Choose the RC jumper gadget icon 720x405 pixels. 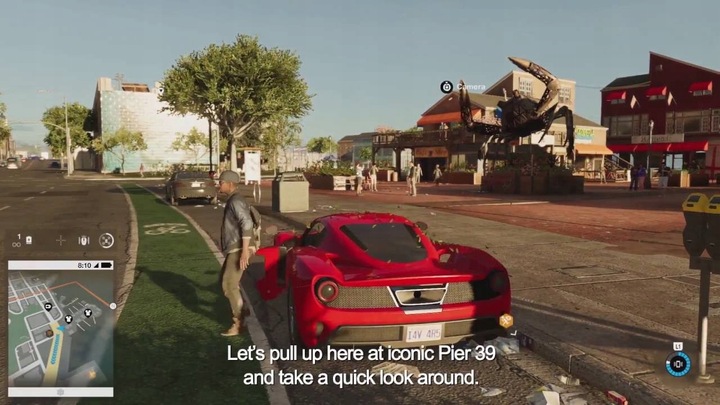pos(83,240)
